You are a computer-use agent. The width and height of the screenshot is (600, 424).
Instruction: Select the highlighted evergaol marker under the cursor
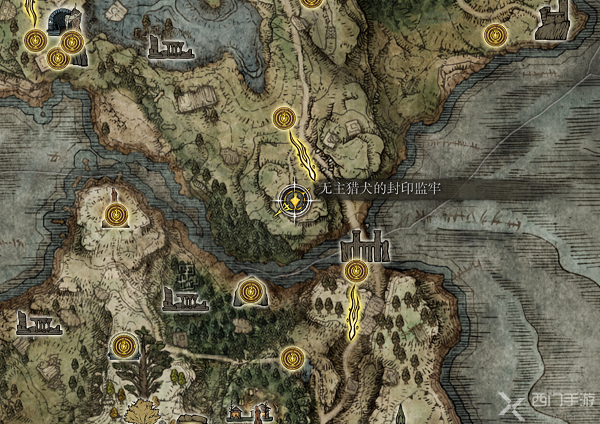coord(296,201)
